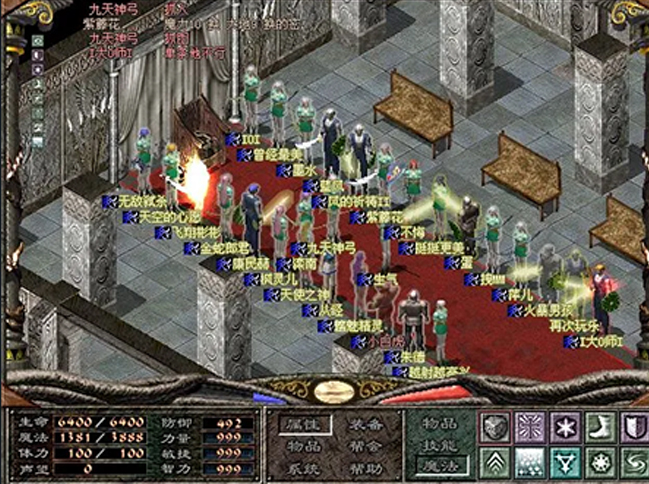This screenshot has width=649, height=484.
Task: Click the 物品 button beside 帮会
Action: coord(304,446)
